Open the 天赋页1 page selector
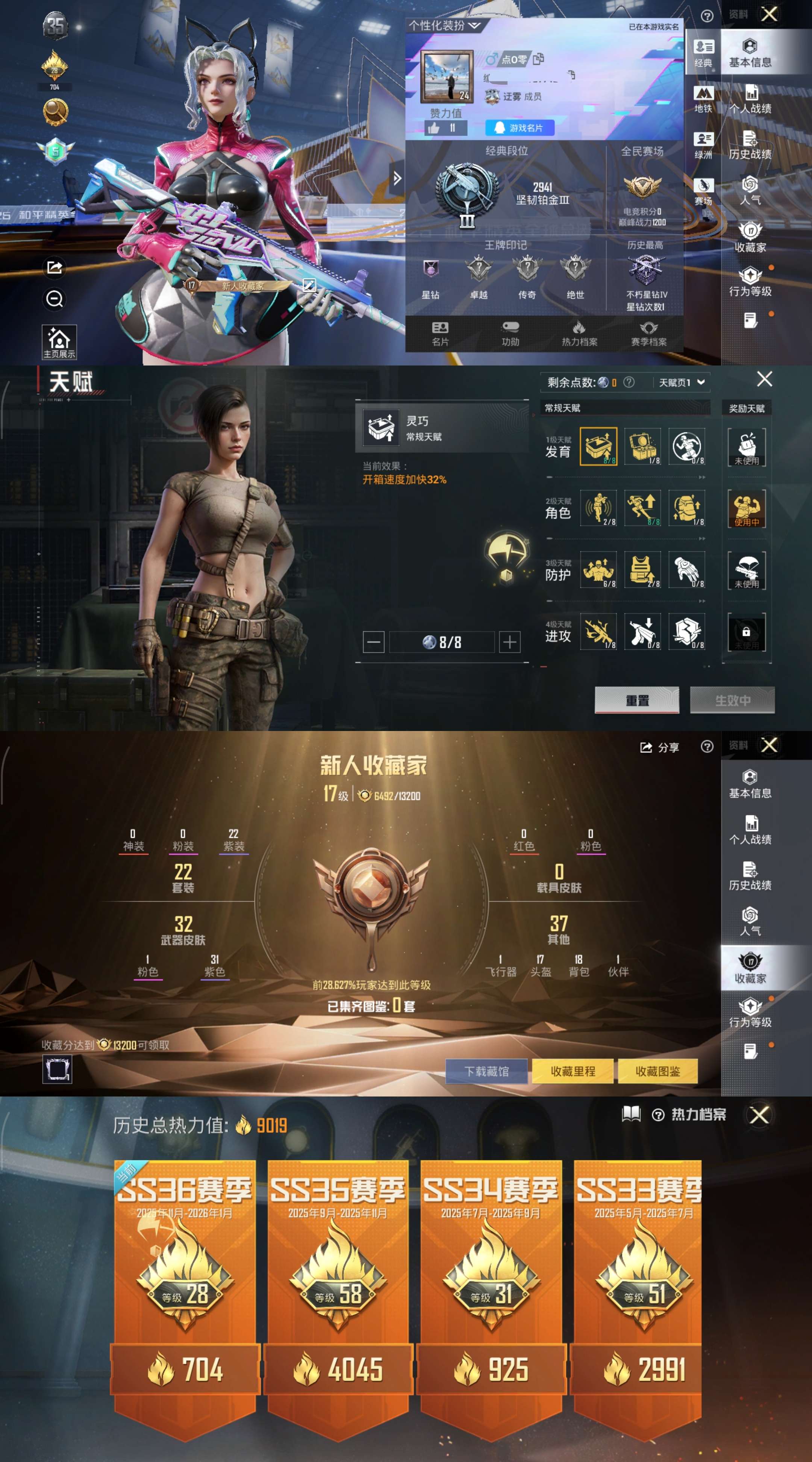This screenshot has width=812, height=1462. (x=684, y=382)
